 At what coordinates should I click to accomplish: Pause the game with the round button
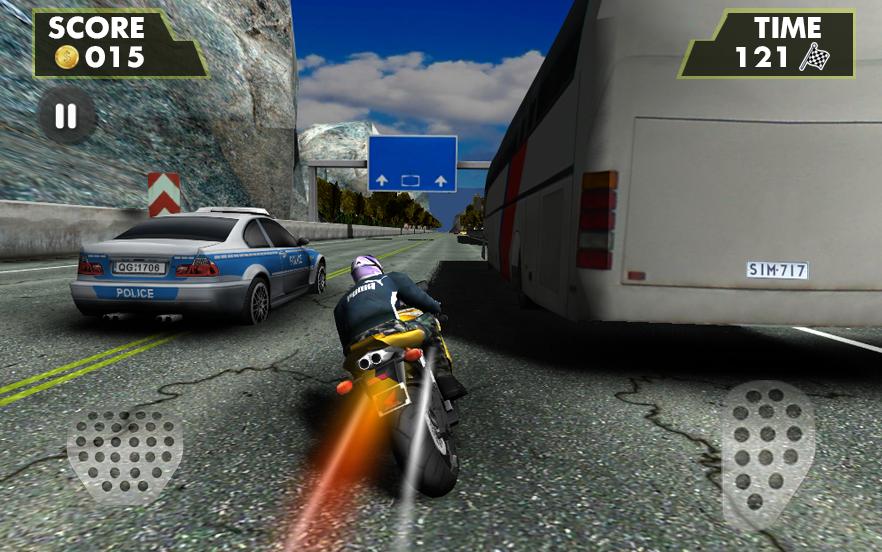tap(66, 117)
